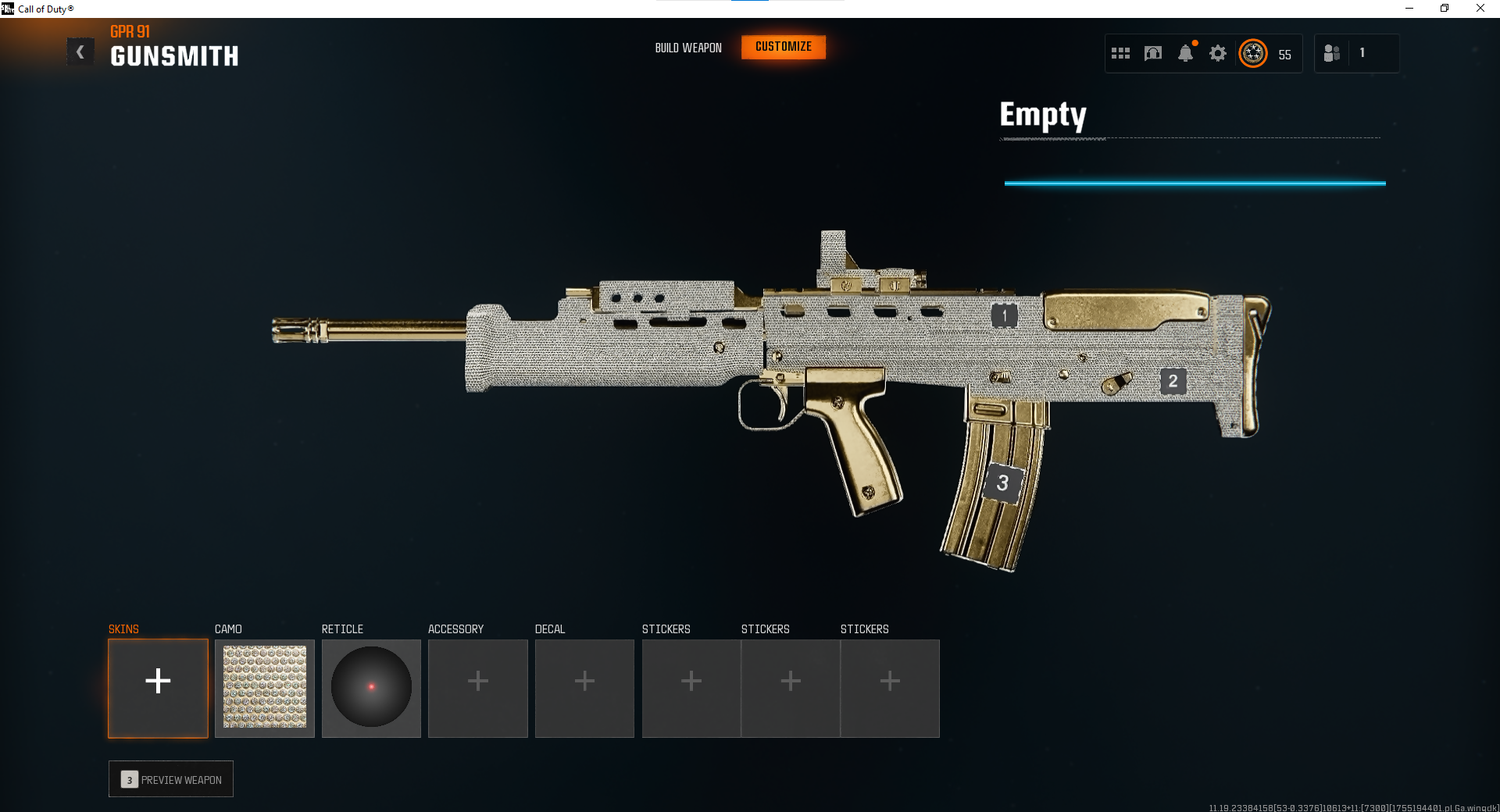Select the Customize tab
Image resolution: width=1500 pixels, height=812 pixels.
(784, 47)
